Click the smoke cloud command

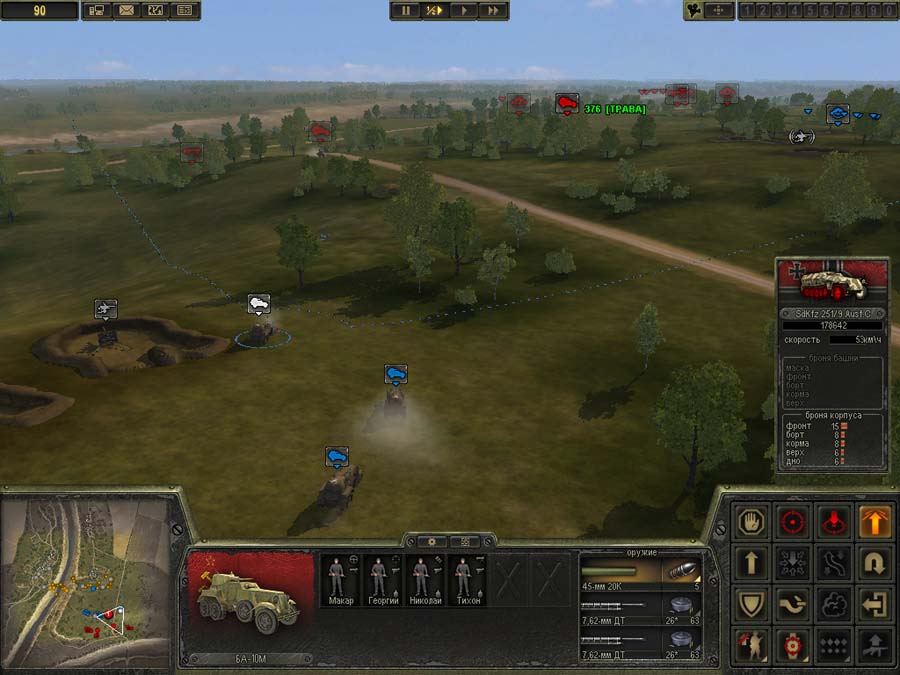834,604
